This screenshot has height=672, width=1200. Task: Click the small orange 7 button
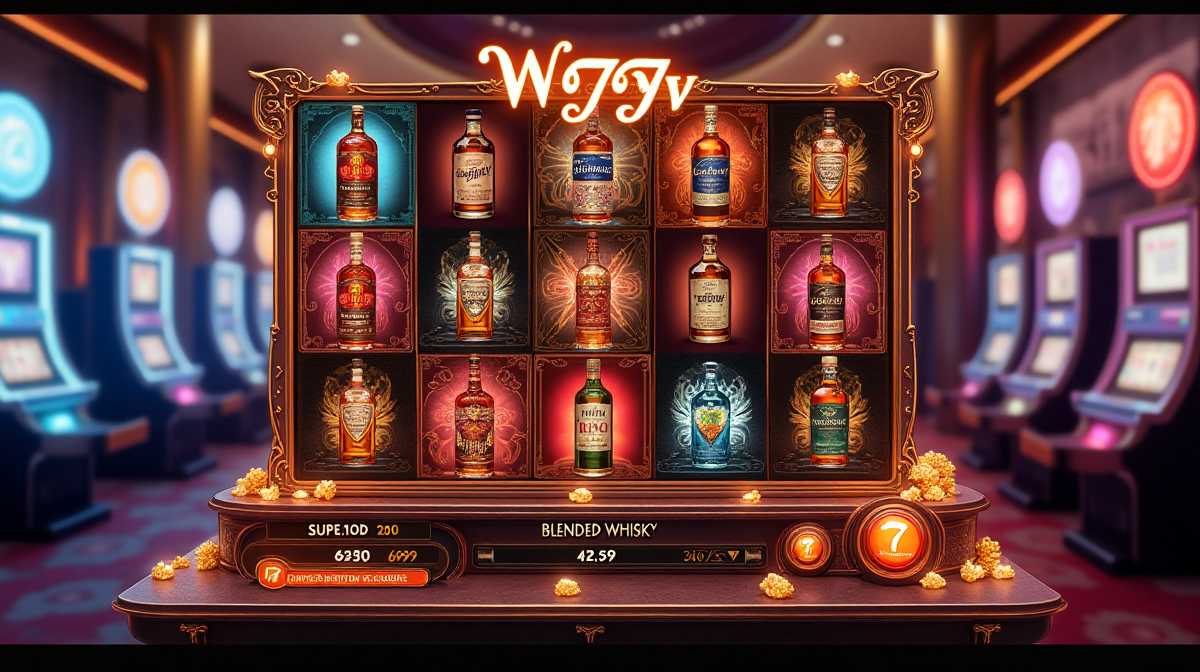coord(807,548)
